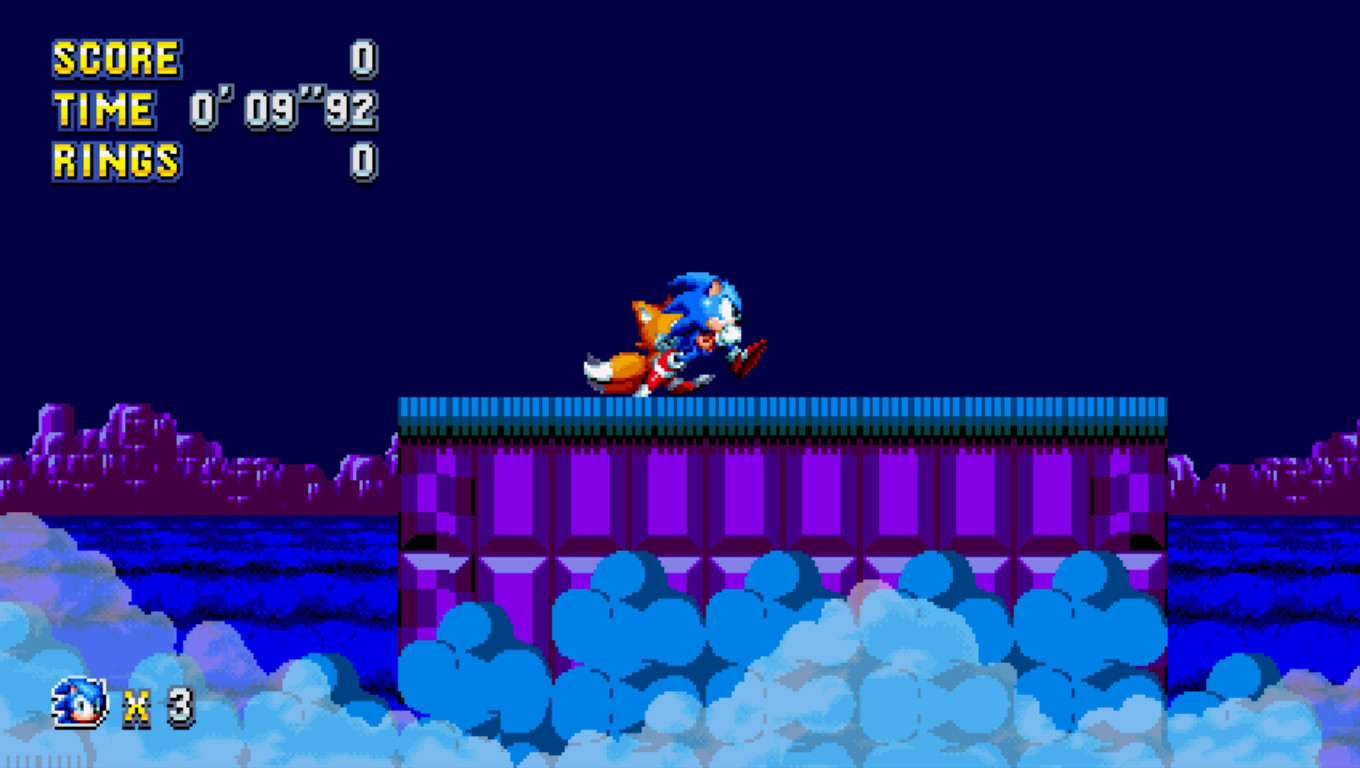1360x768 pixels.
Task: Toggle the score value of 0
Action: 365,57
